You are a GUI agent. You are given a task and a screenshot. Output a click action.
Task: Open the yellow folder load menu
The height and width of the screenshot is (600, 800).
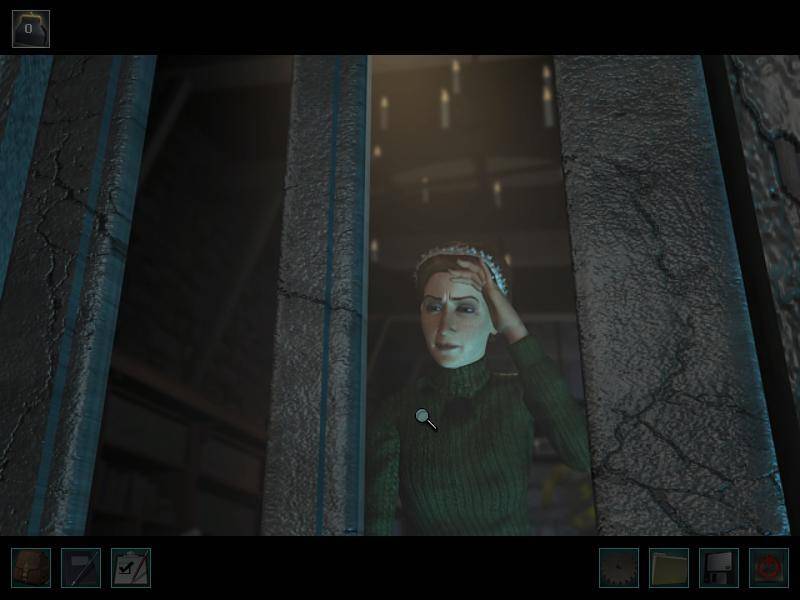click(x=669, y=568)
